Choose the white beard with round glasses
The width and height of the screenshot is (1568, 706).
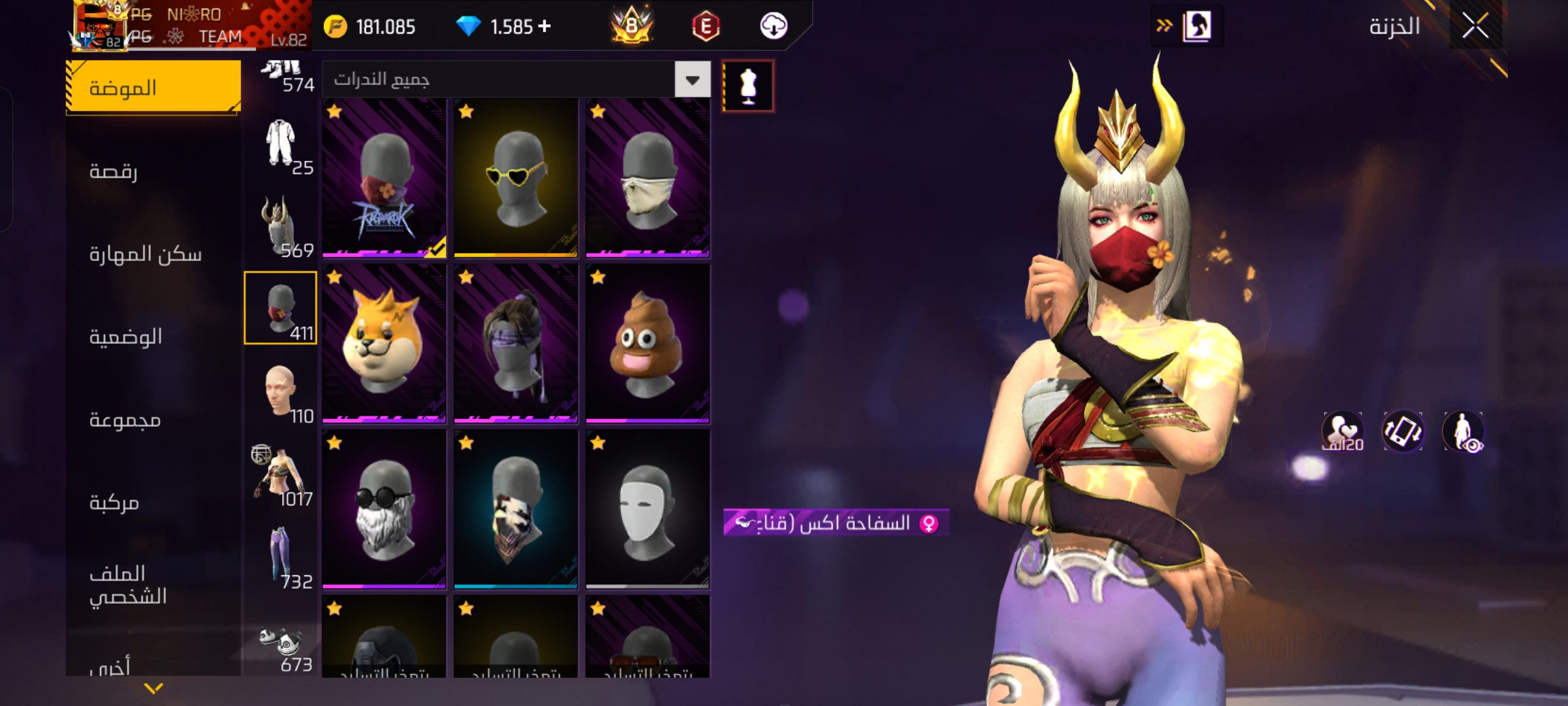pyautogui.click(x=384, y=509)
